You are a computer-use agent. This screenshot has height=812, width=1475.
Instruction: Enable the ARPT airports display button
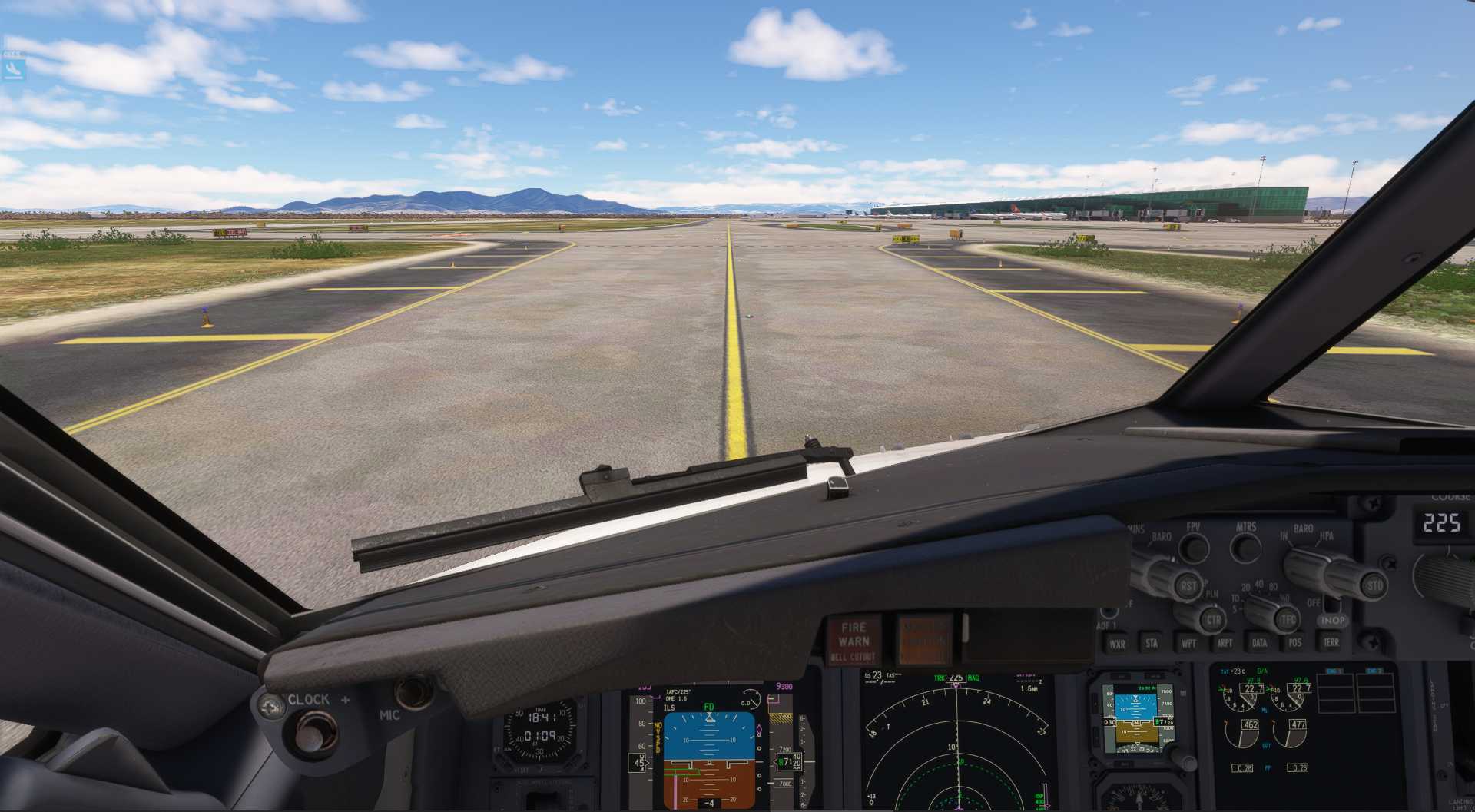click(x=1225, y=643)
